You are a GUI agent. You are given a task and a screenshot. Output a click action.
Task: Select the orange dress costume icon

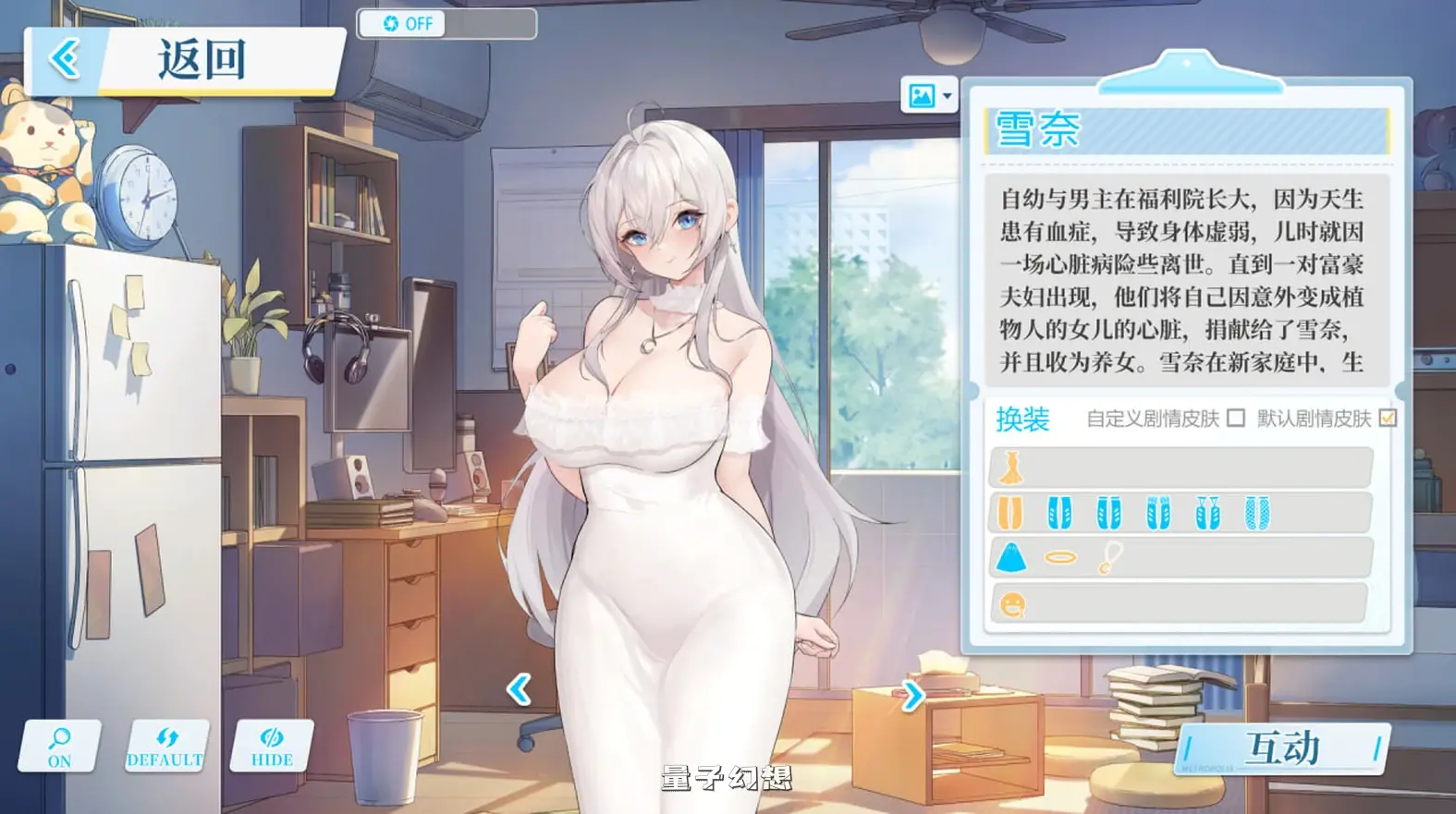click(x=1012, y=467)
